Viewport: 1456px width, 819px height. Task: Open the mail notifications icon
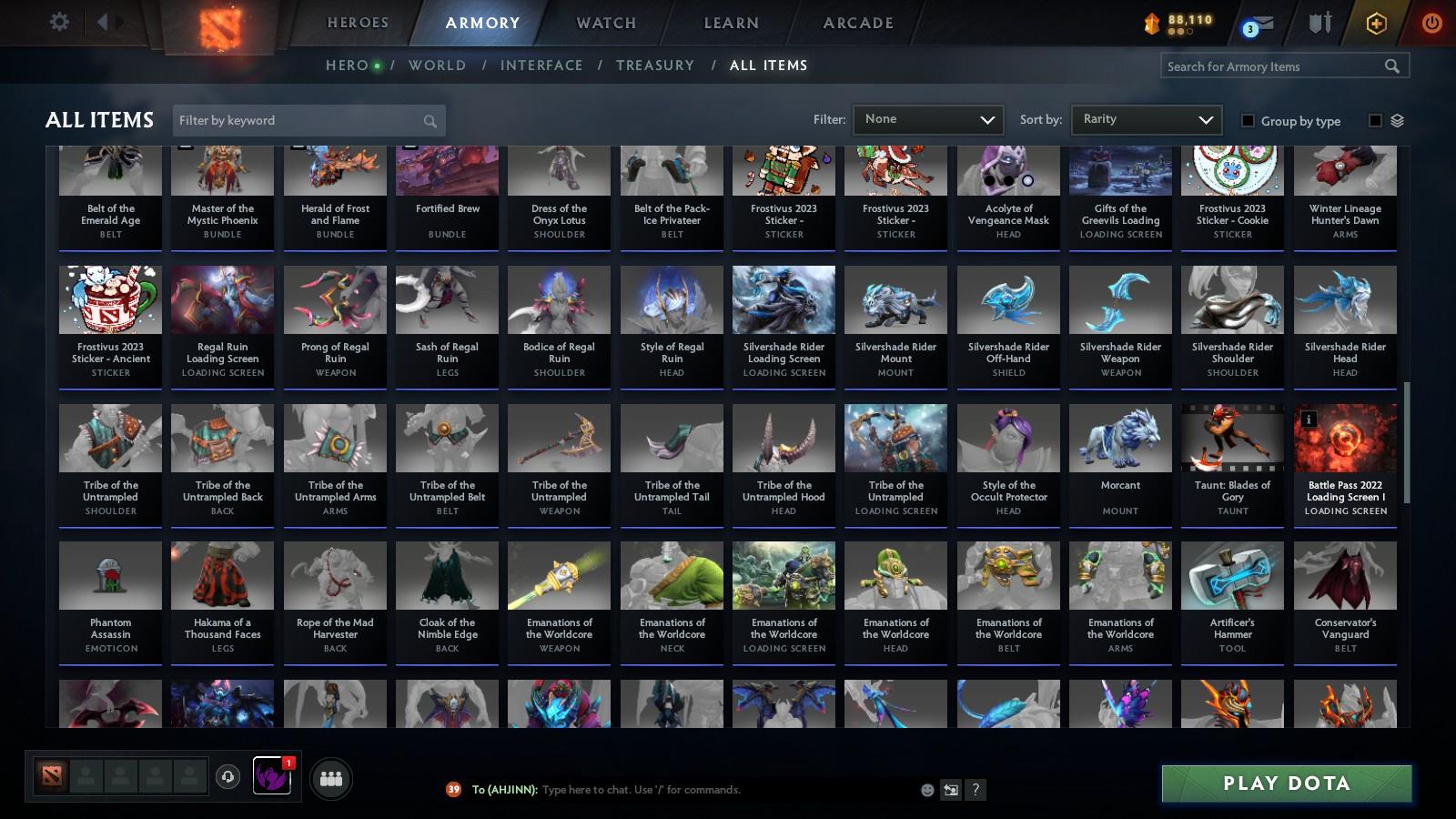1265,22
